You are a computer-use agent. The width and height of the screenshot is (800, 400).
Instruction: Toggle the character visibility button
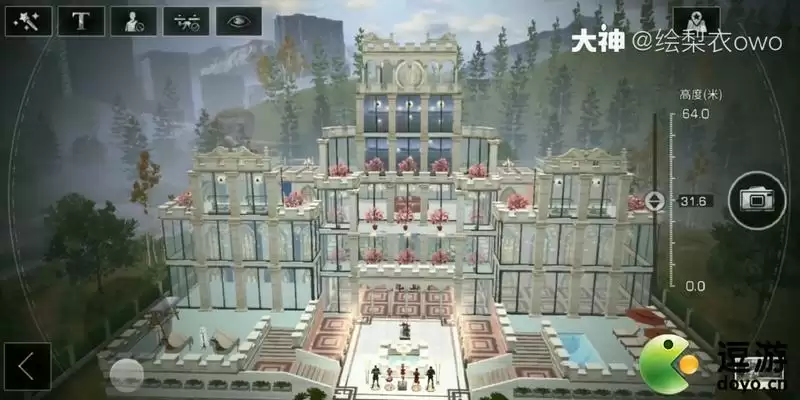coord(133,21)
